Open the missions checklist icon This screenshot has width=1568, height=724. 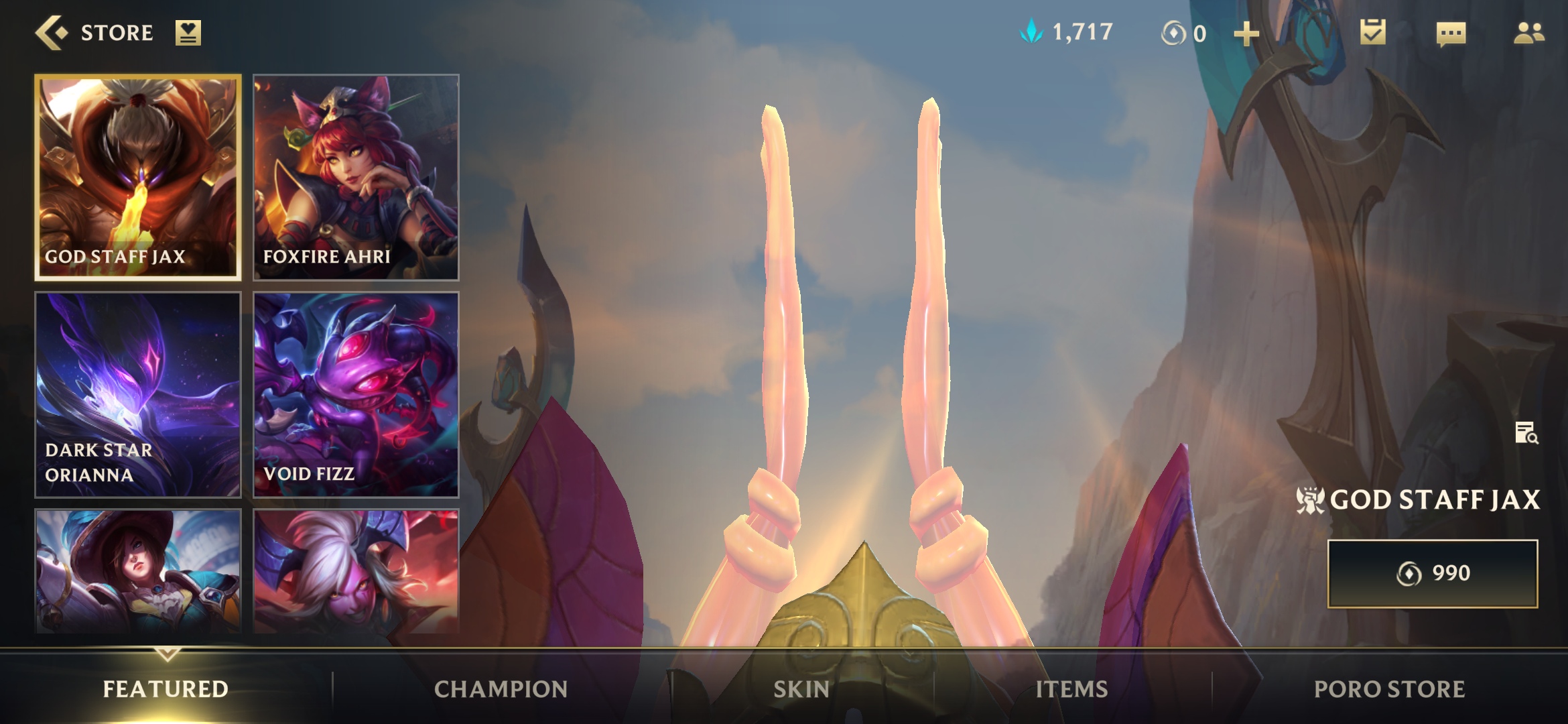(1372, 33)
